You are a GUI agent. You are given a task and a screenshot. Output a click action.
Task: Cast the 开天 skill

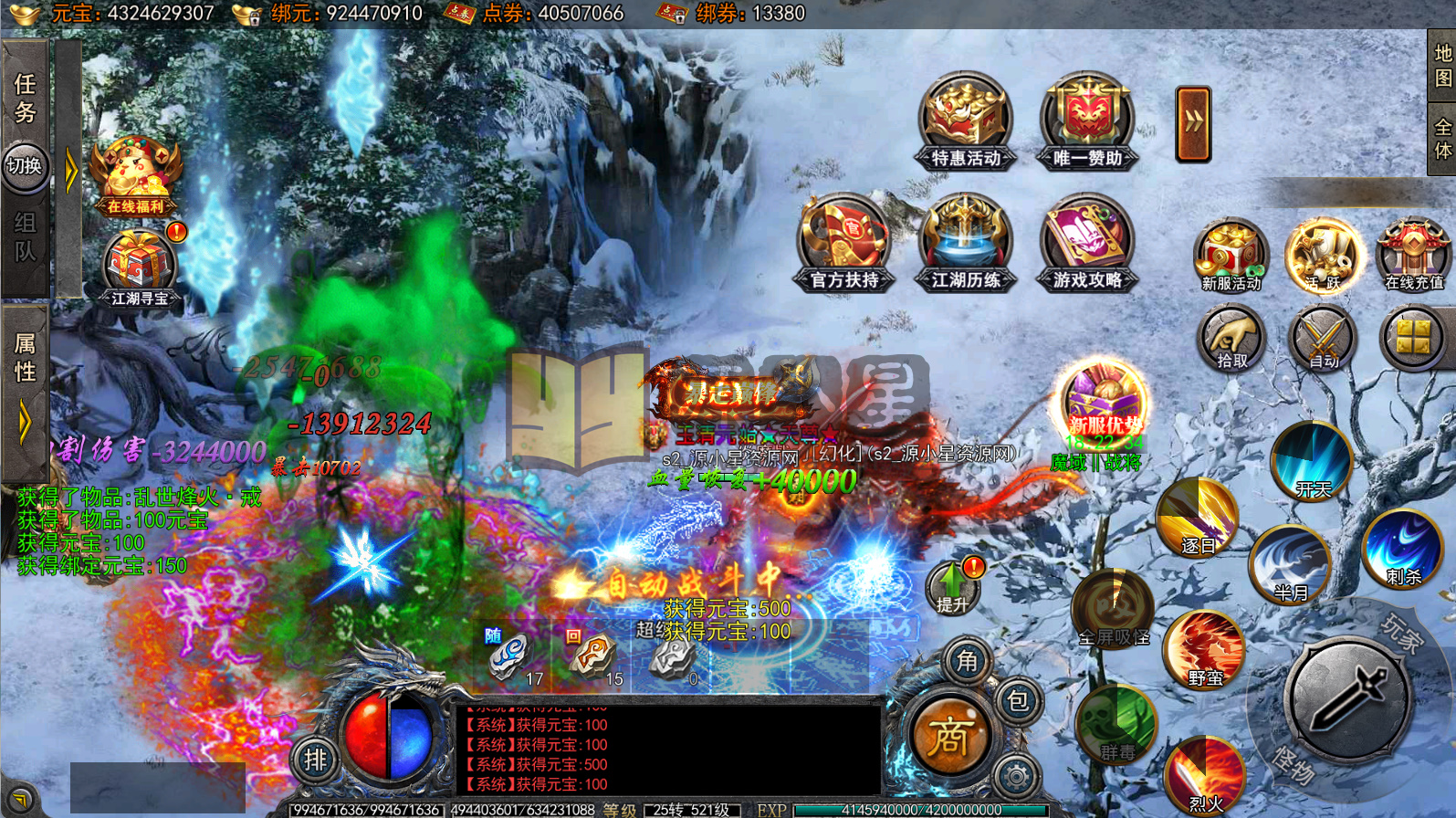coord(1313,462)
